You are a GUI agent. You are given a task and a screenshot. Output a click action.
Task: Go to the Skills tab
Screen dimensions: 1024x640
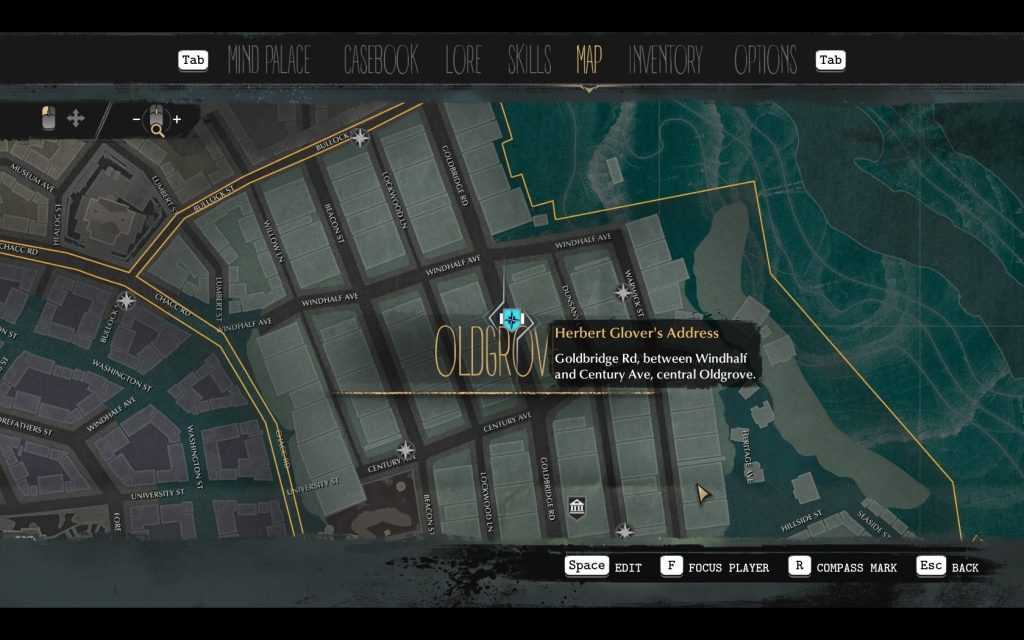point(529,60)
